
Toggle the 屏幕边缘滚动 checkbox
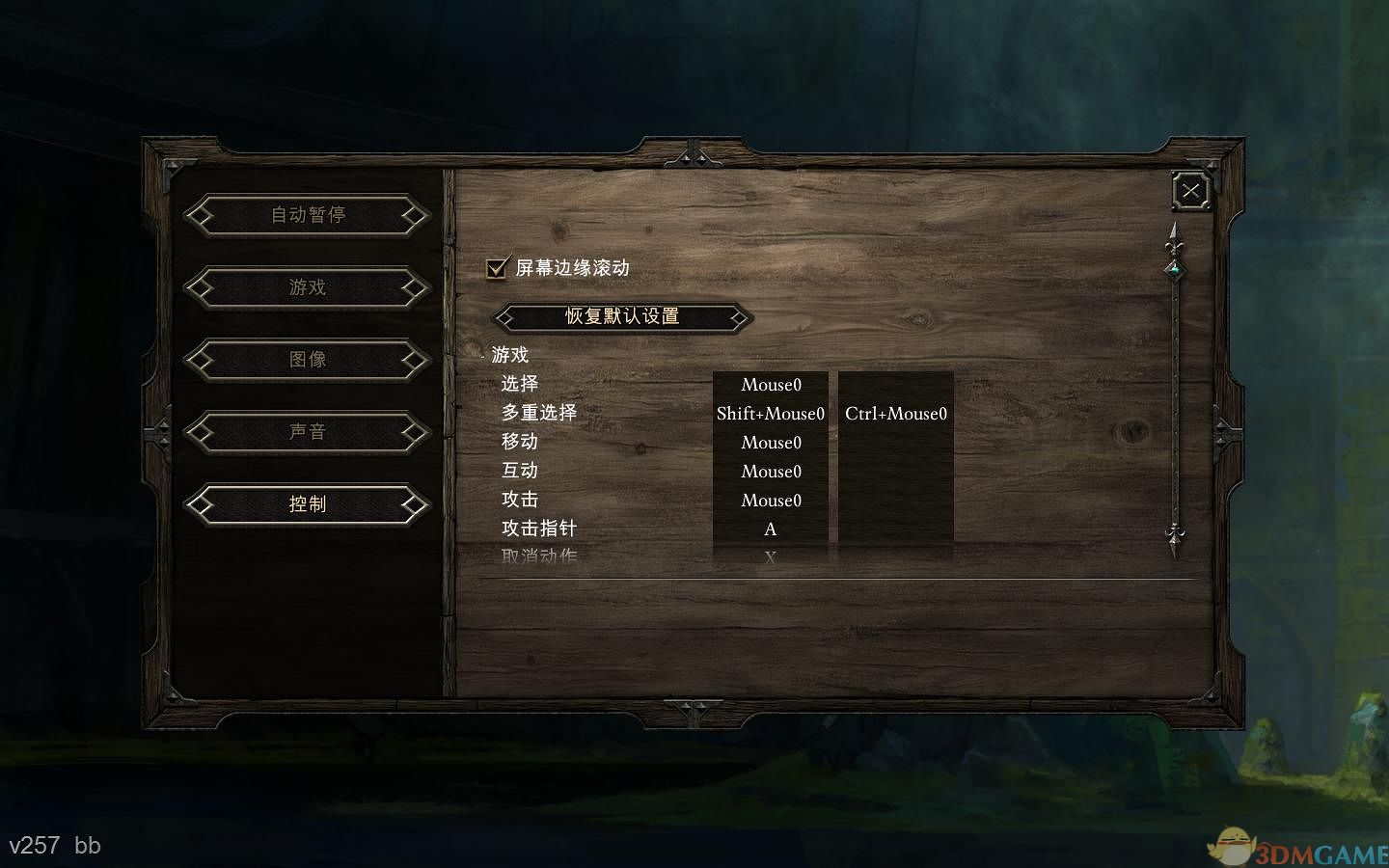click(x=496, y=268)
